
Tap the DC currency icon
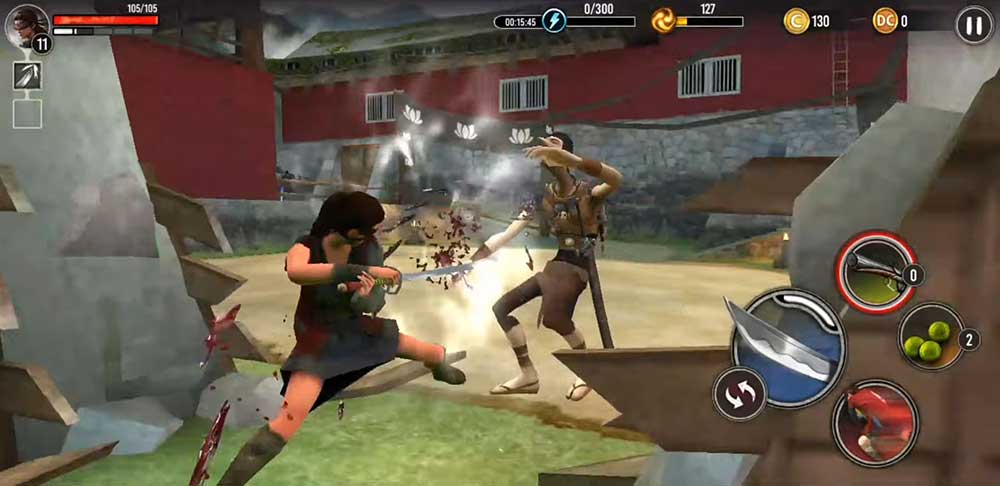885,21
